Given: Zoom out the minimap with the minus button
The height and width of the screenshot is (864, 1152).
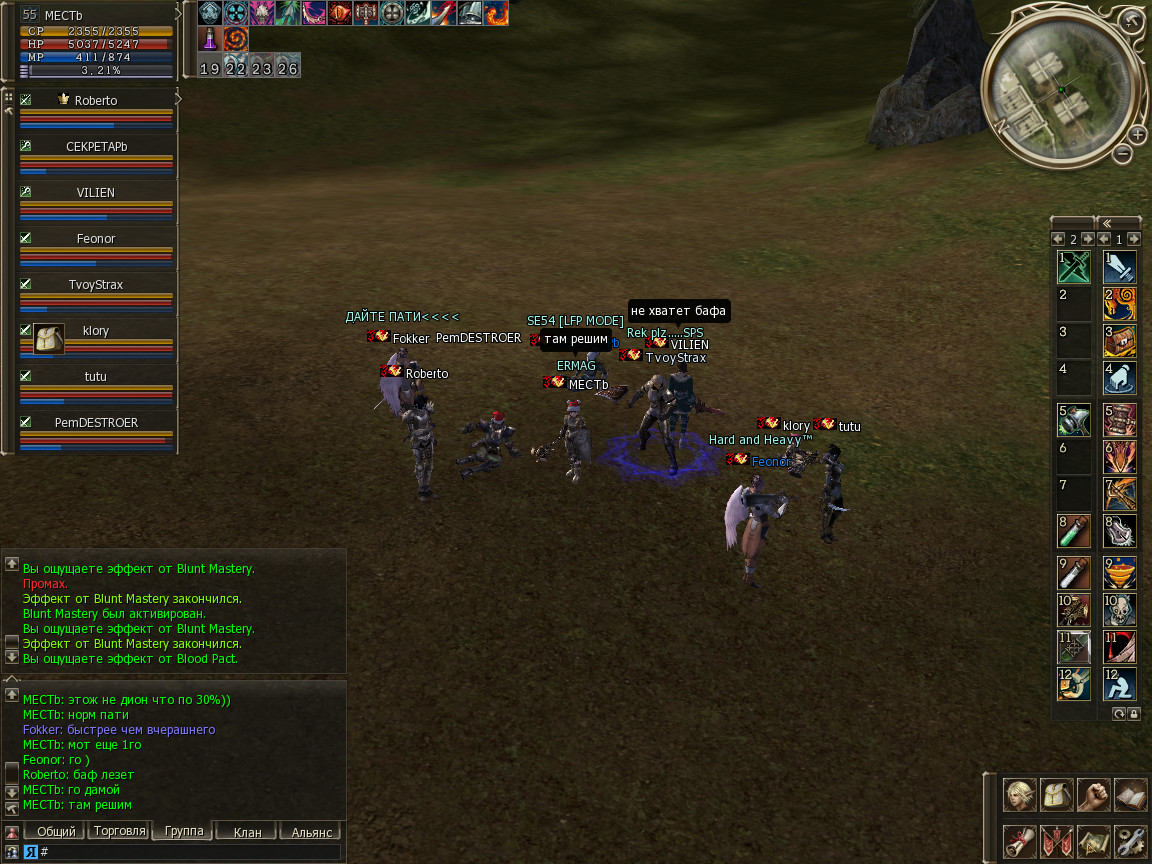Looking at the screenshot, I should pos(1123,154).
